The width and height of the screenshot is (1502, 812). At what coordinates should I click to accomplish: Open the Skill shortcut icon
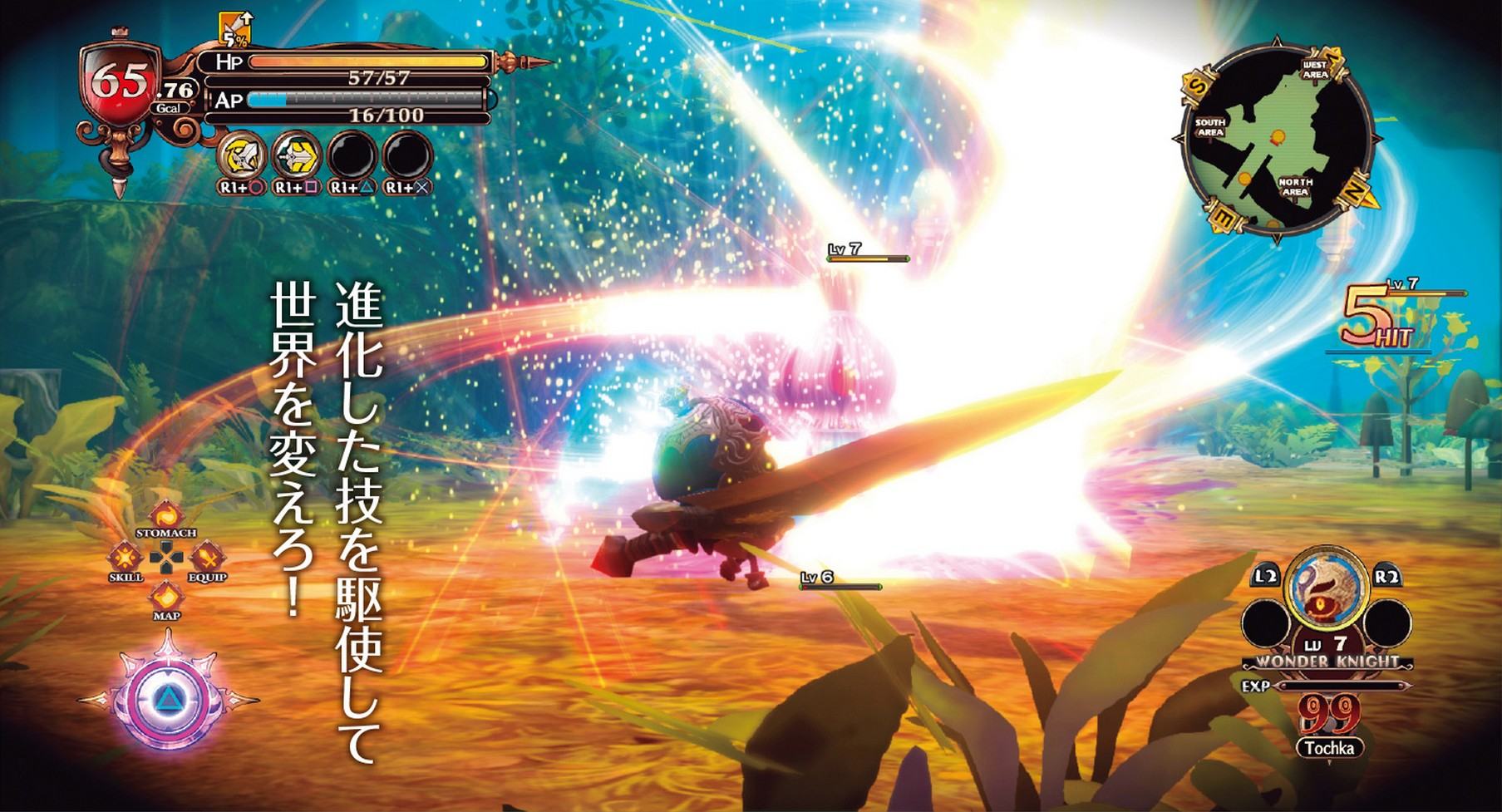coord(126,556)
